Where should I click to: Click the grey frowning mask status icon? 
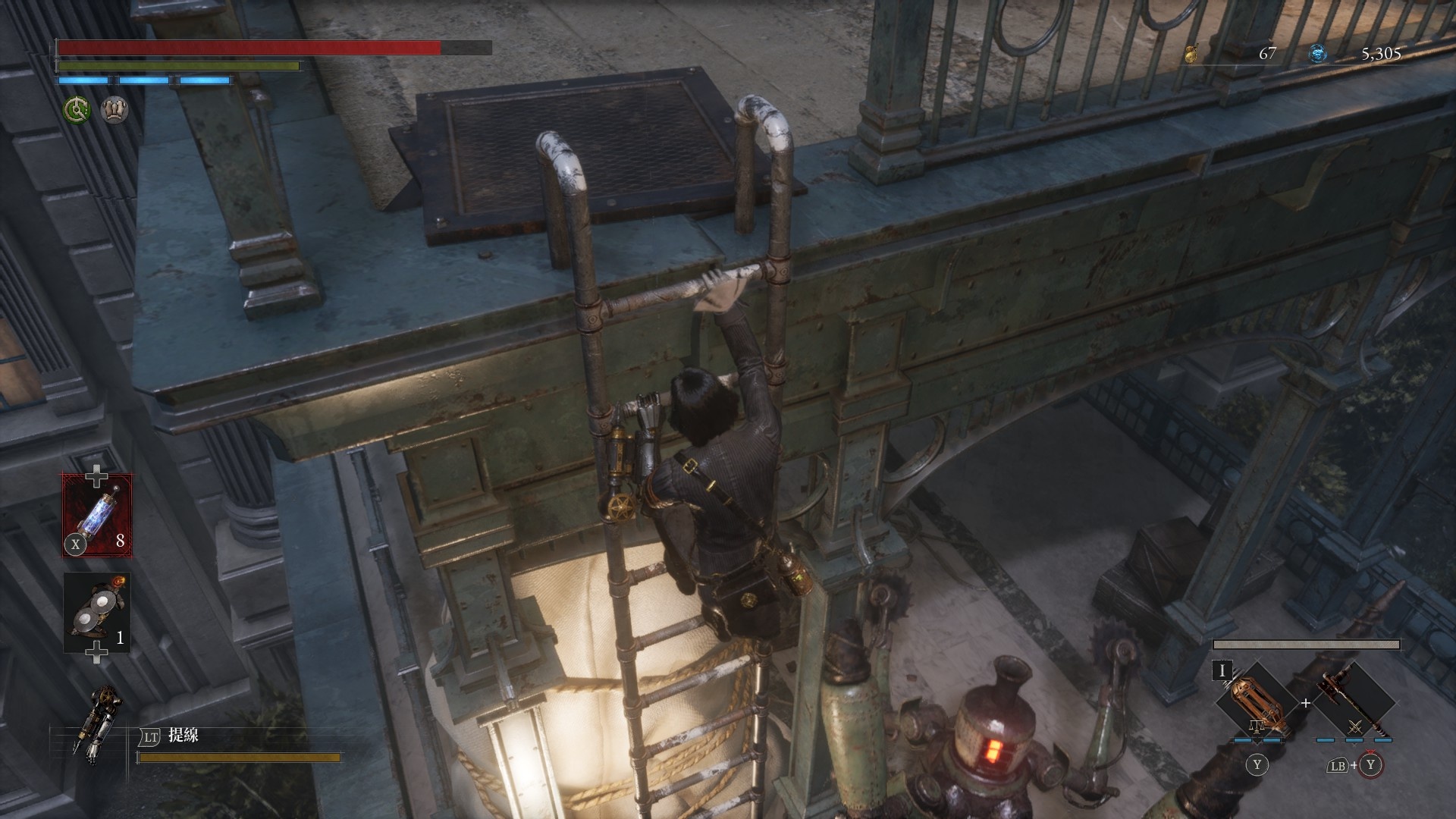115,110
